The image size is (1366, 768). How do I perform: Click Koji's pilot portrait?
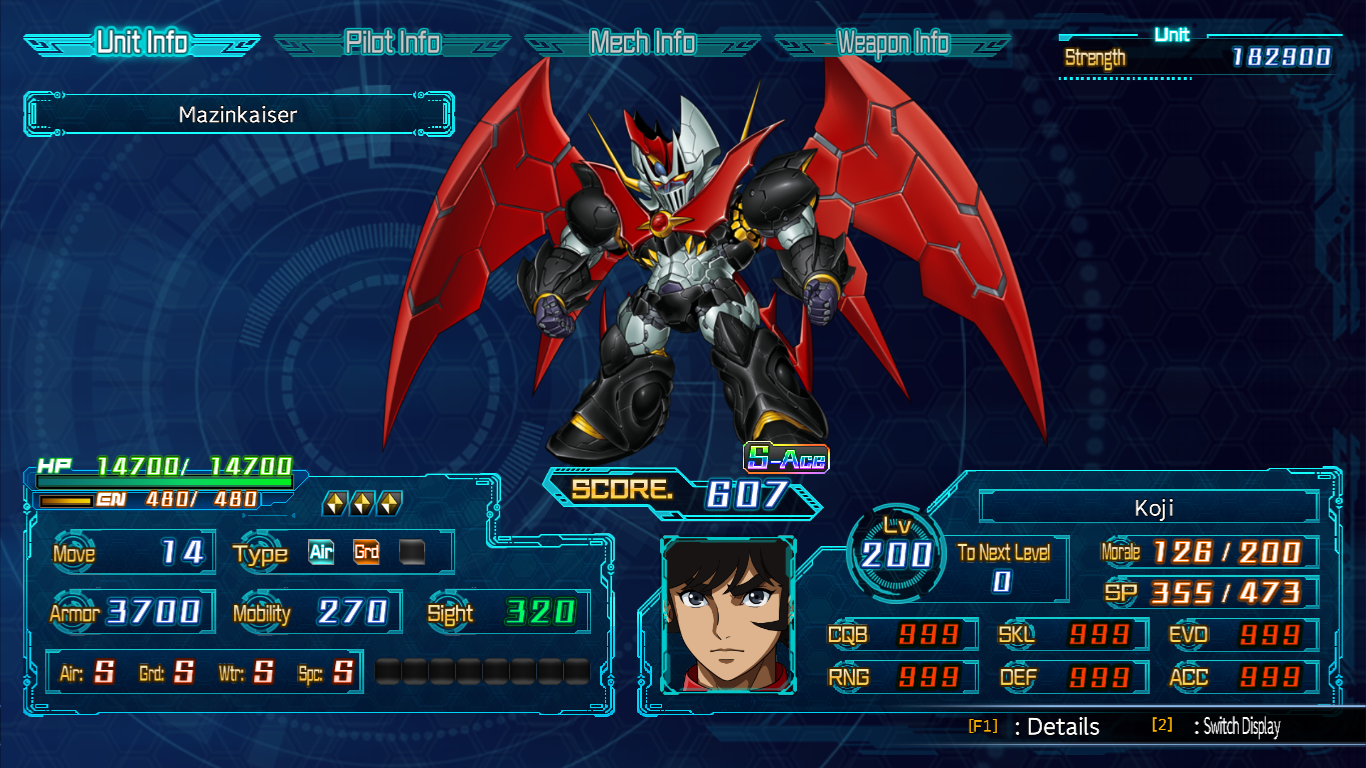coord(728,615)
